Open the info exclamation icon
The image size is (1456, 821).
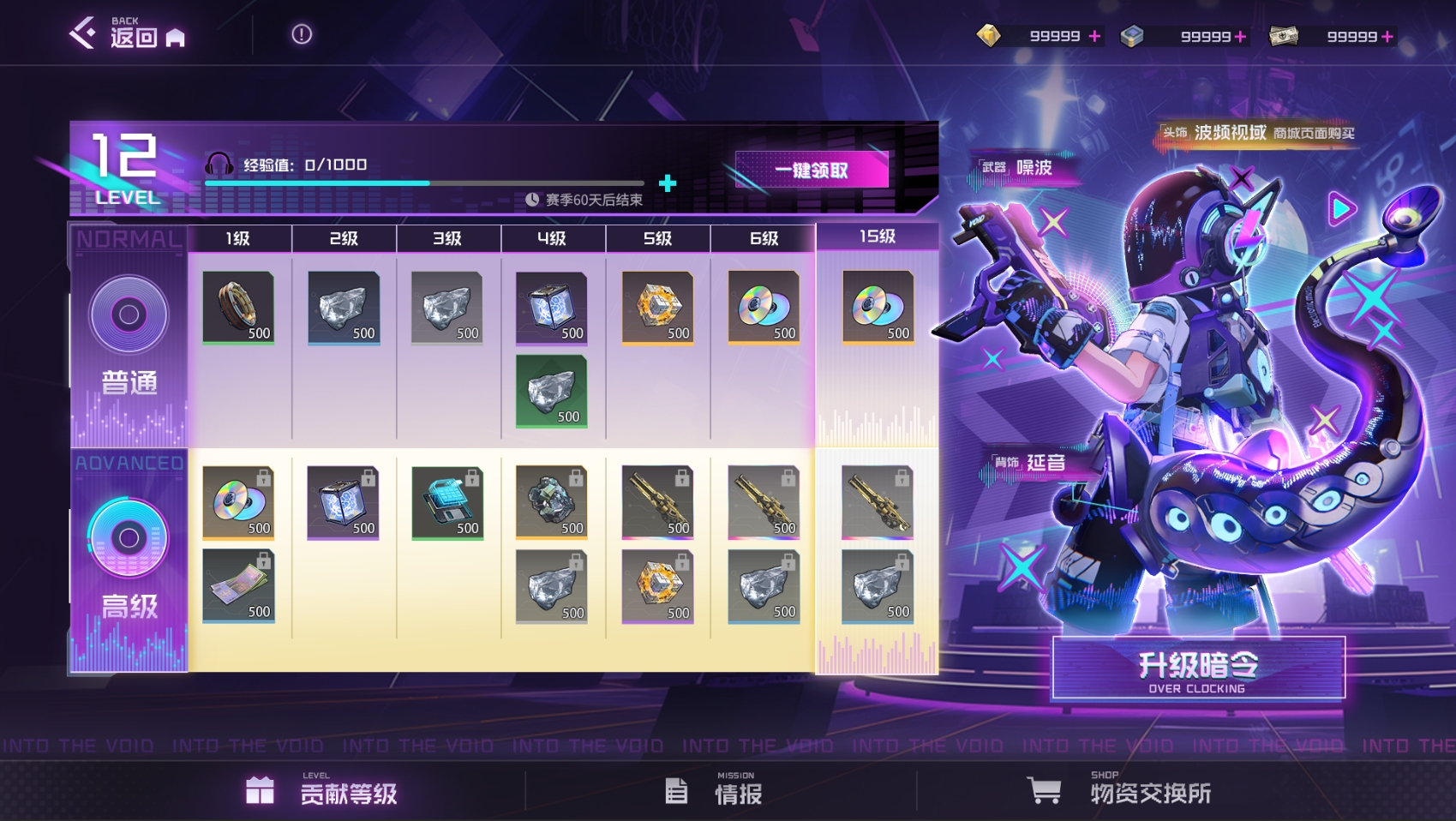pos(302,34)
